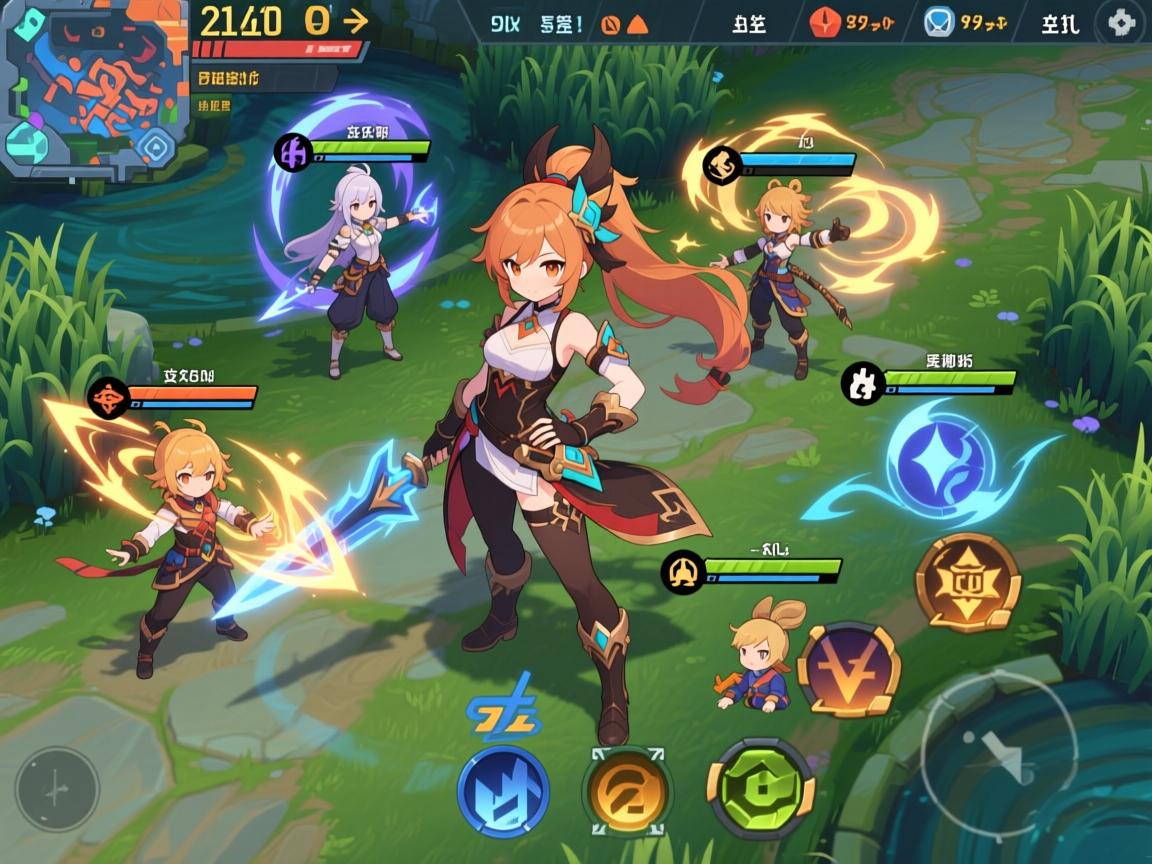Click the blue shield currency icon

[939, 22]
